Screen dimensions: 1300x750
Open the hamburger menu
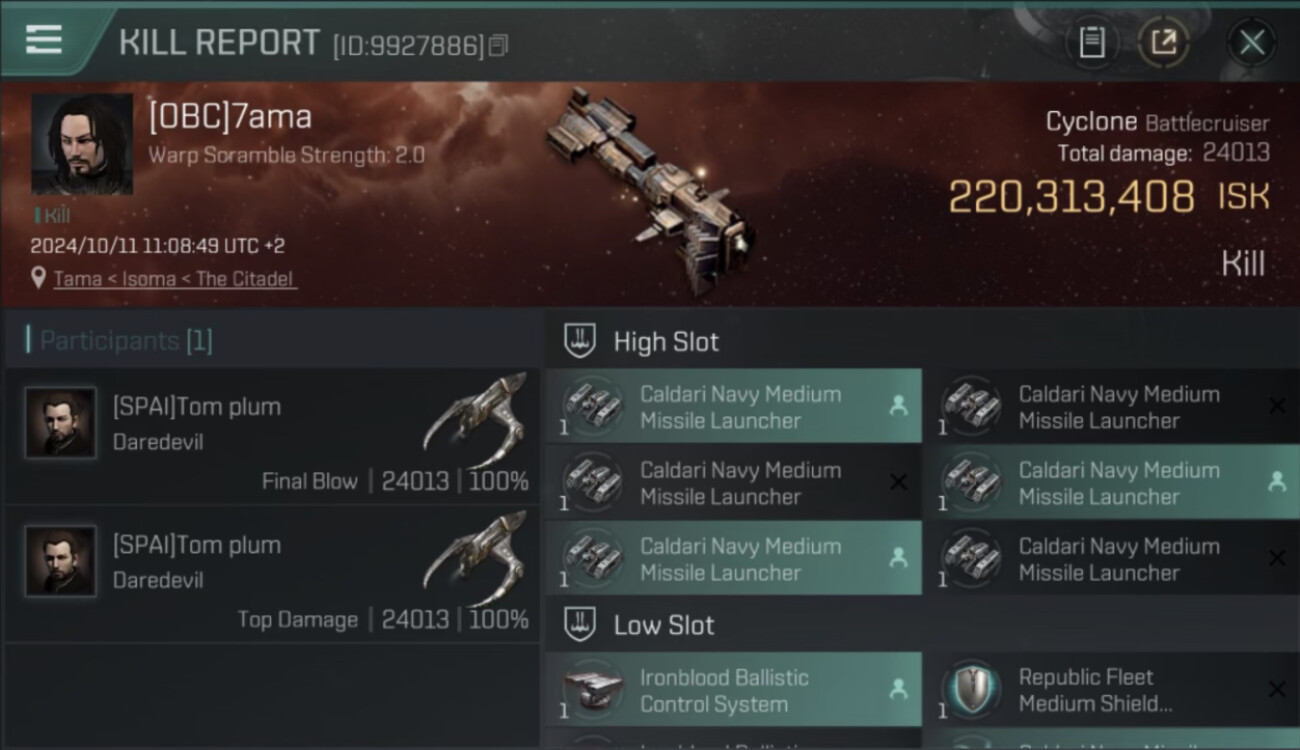pos(44,40)
